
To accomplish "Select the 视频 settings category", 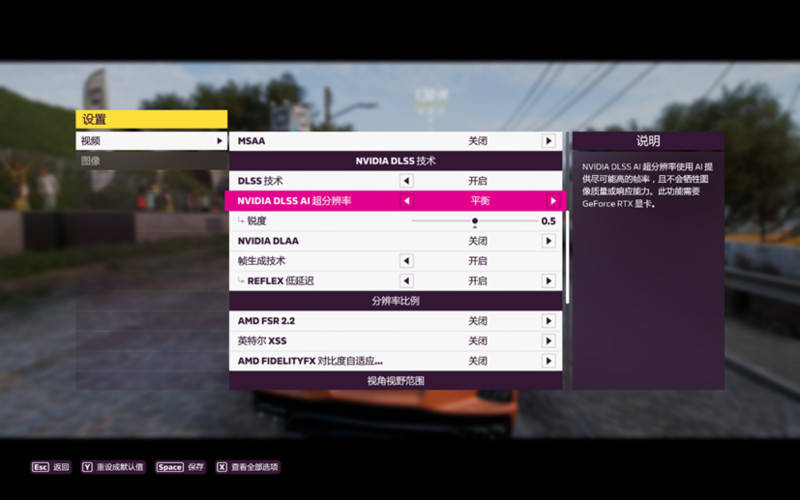I will [x=150, y=141].
